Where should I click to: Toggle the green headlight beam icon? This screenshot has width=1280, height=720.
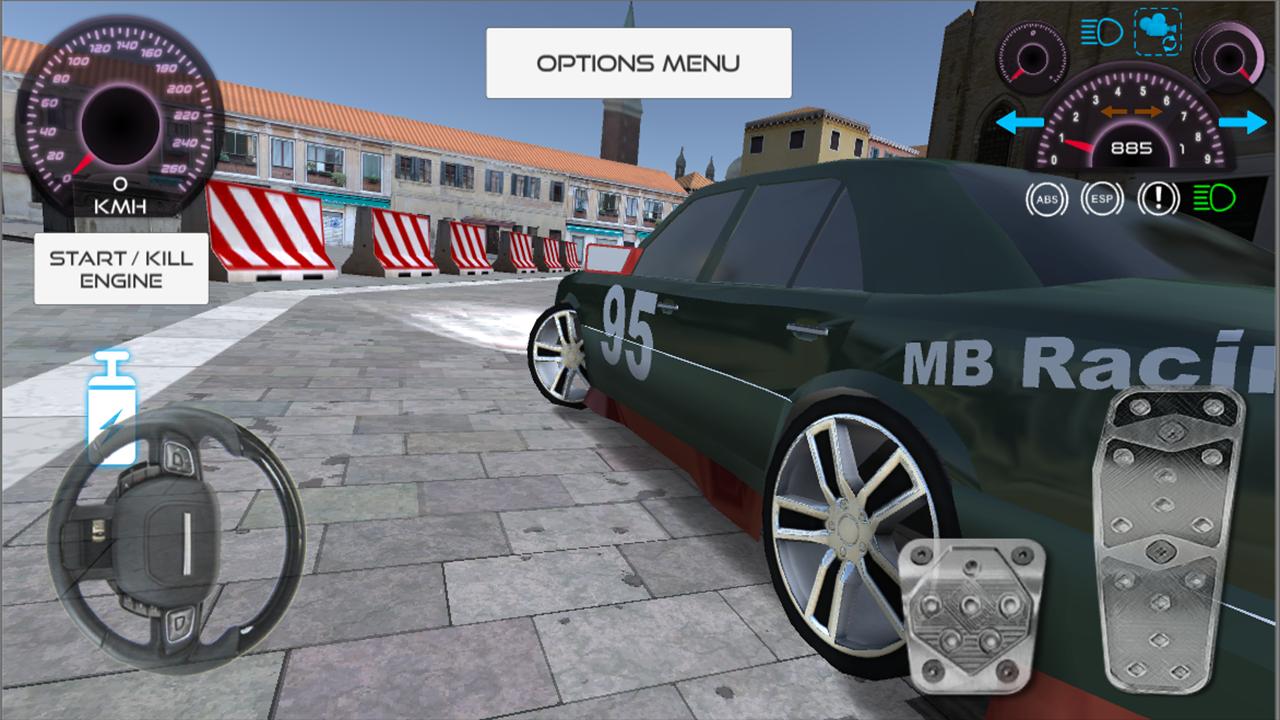pos(1214,199)
